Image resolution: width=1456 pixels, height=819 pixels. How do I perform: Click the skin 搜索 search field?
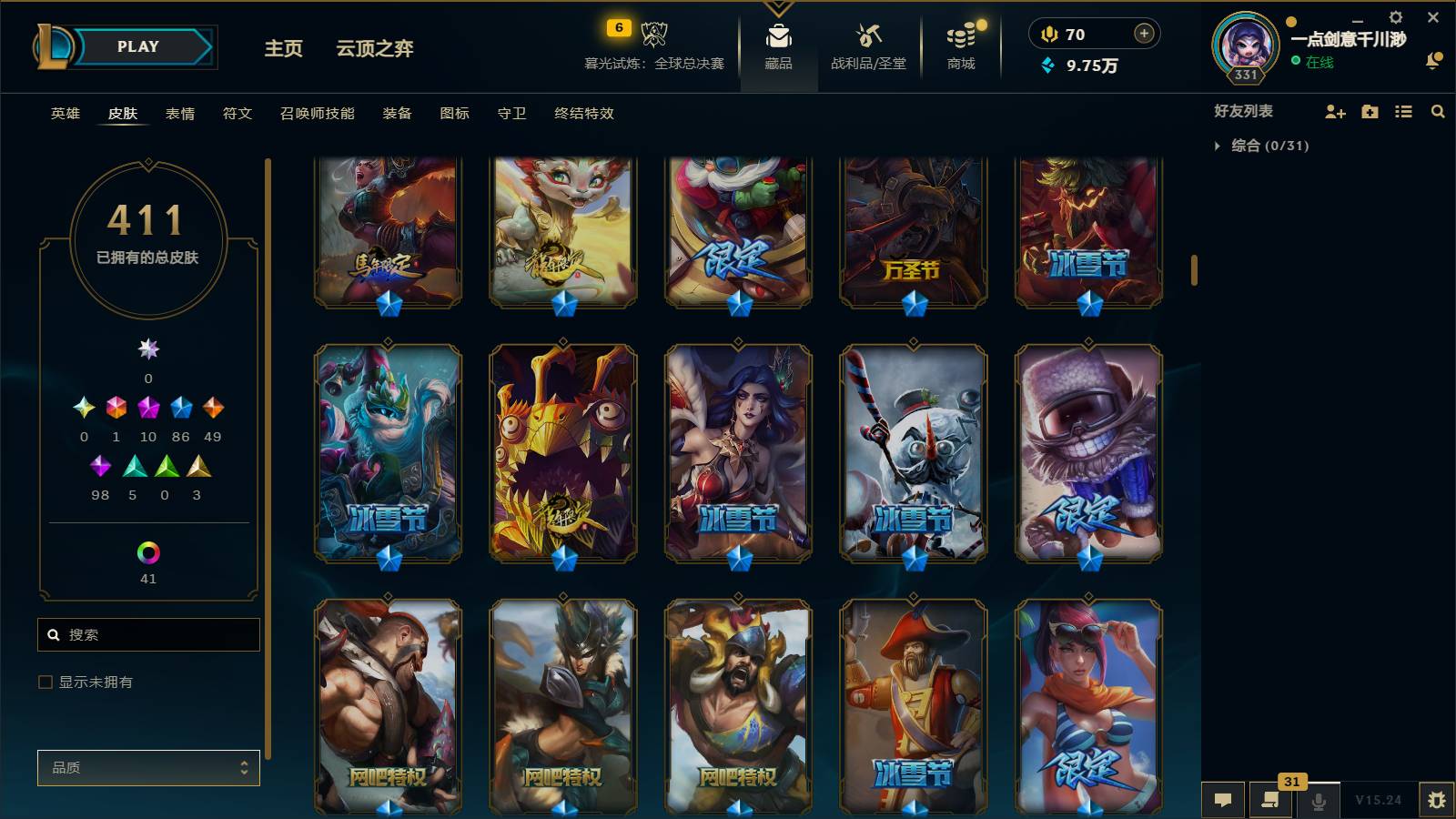tap(148, 634)
